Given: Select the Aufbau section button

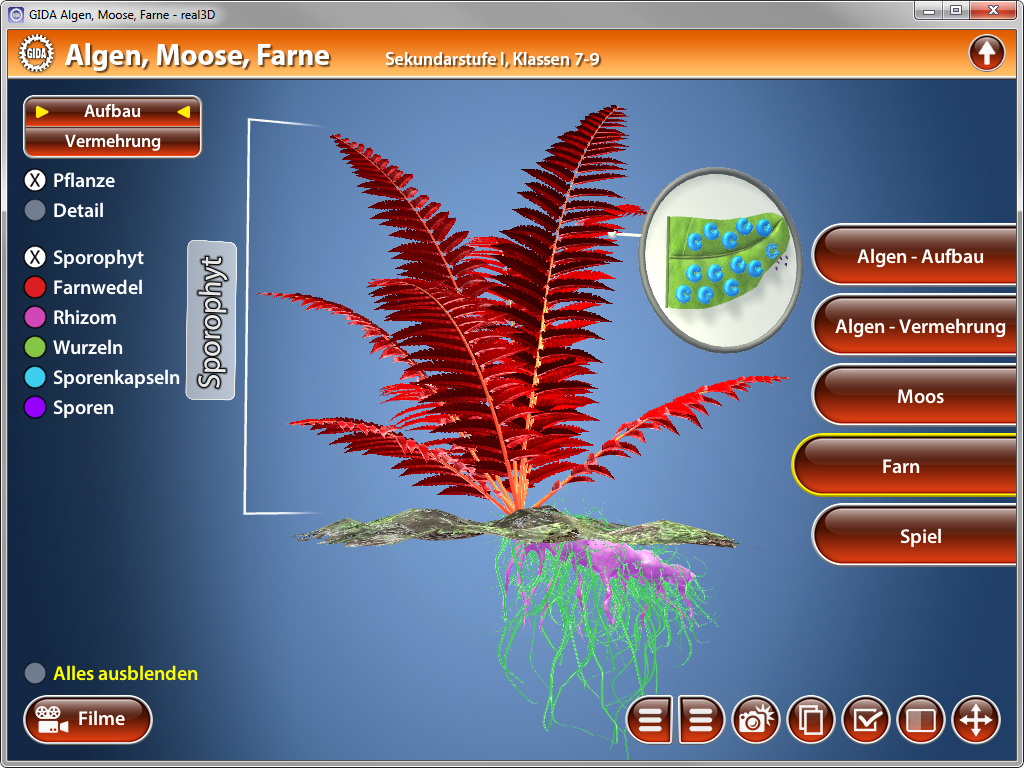Looking at the screenshot, I should 112,112.
